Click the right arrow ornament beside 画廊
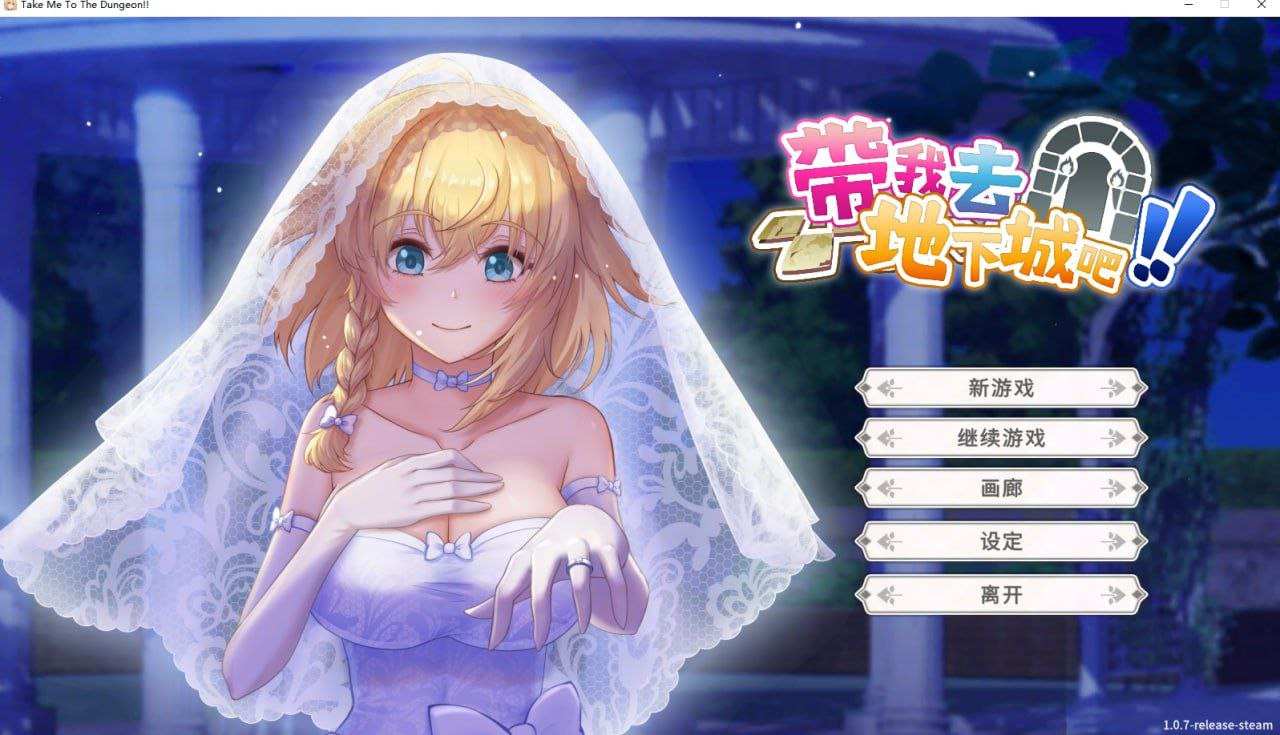The width and height of the screenshot is (1280, 735). point(1113,489)
